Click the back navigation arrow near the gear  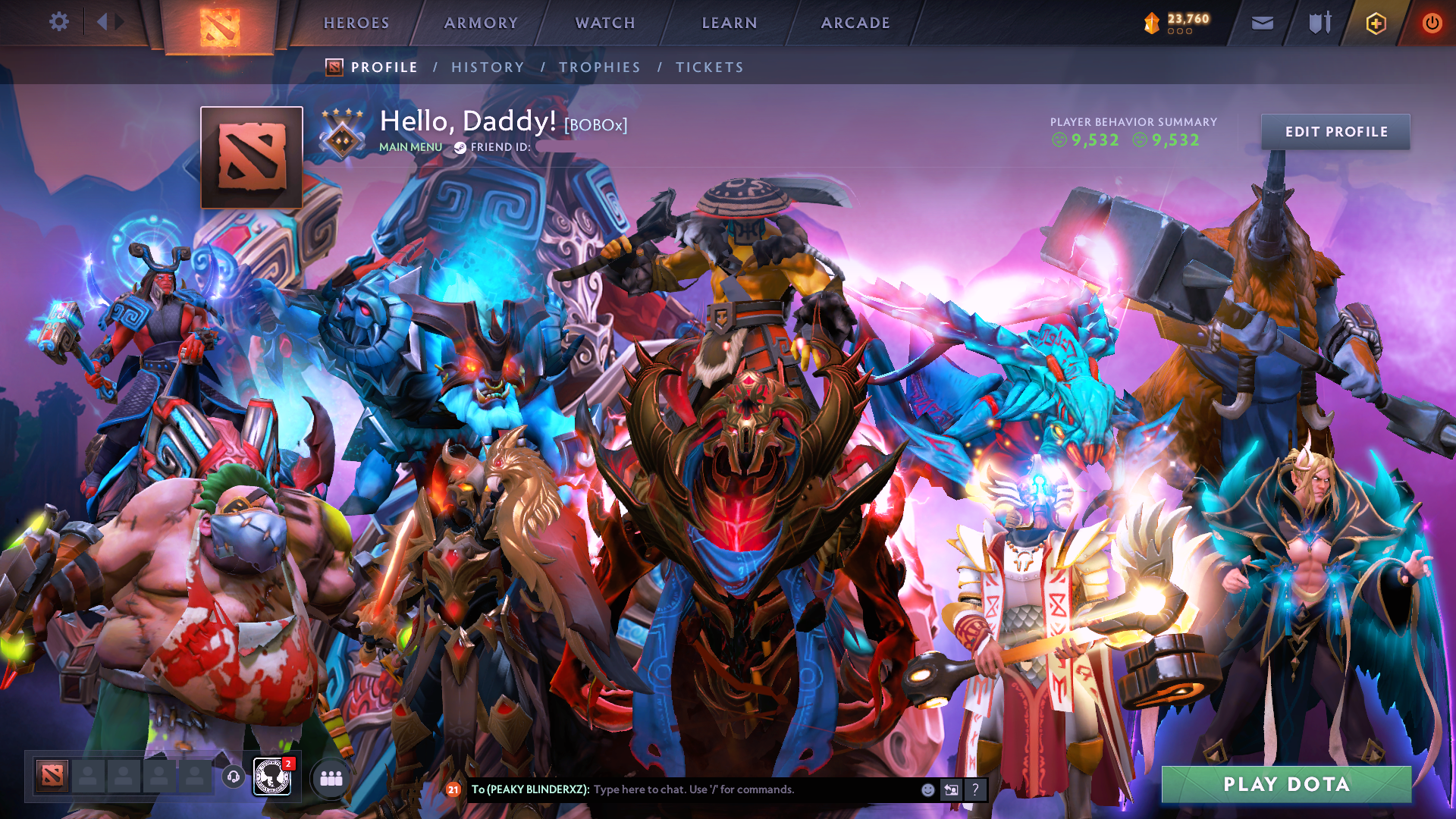point(103,21)
